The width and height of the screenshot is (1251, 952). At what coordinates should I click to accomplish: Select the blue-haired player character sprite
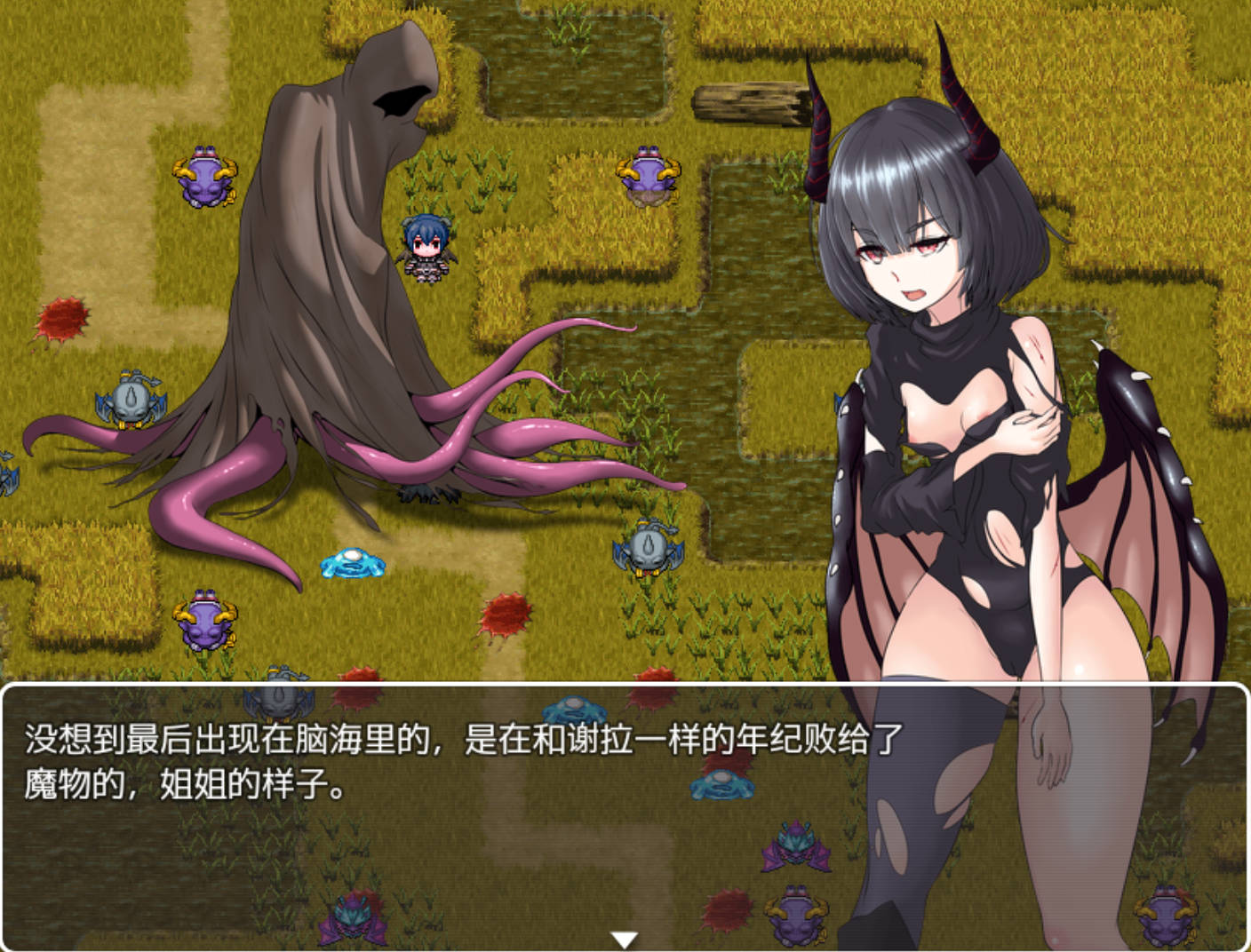click(426, 249)
